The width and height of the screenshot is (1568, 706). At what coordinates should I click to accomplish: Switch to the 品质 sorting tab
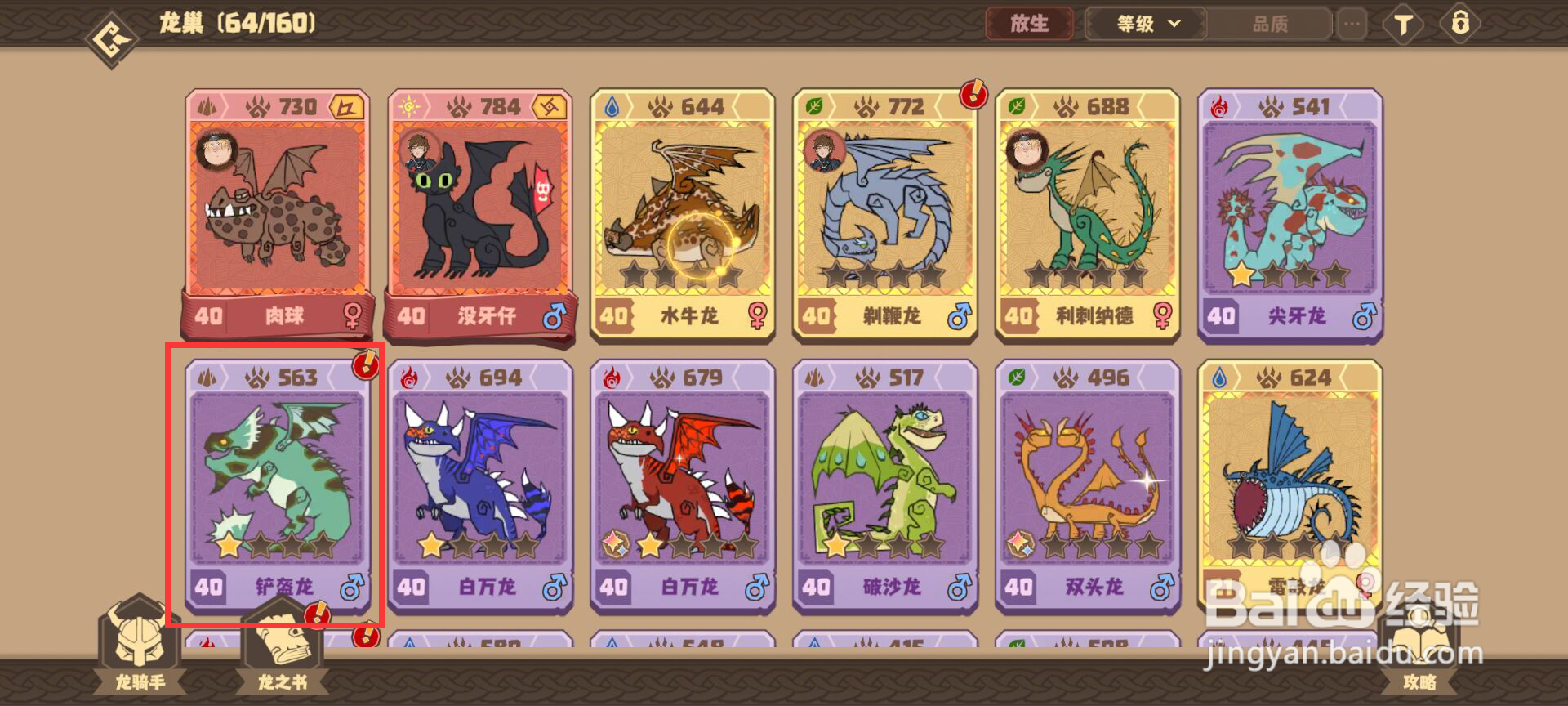pos(1272,25)
